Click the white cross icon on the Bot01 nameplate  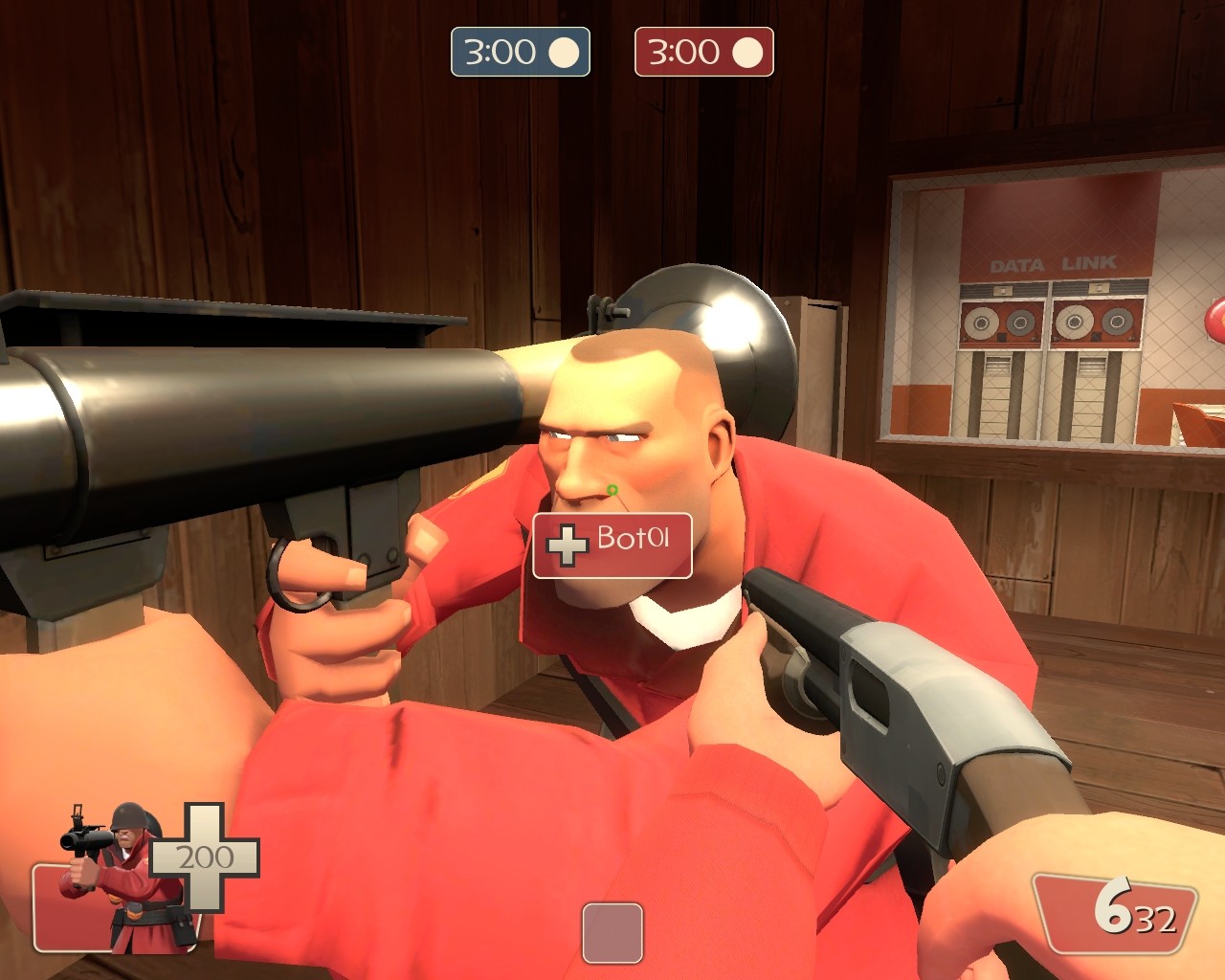(567, 546)
